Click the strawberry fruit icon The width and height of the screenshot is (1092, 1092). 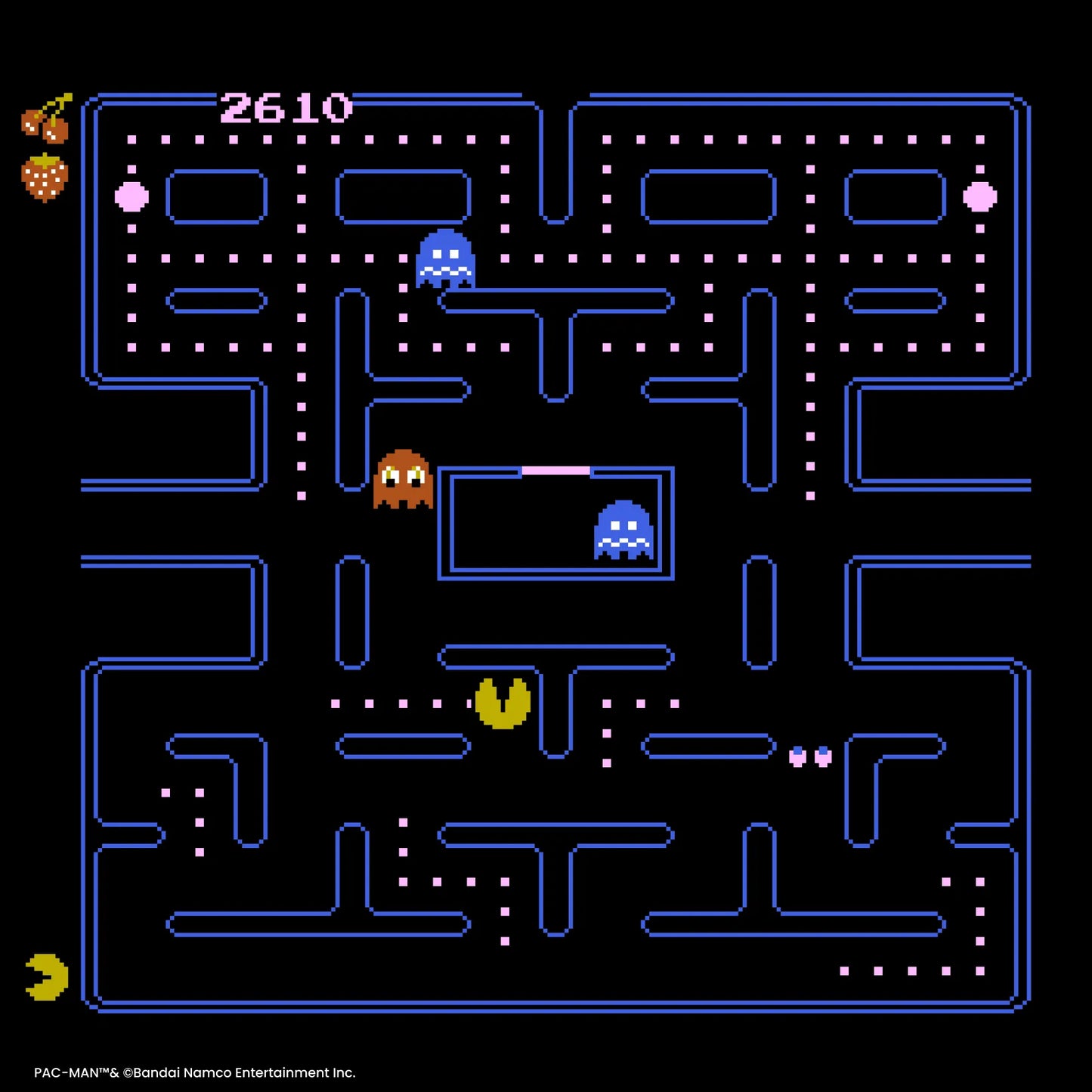[x=45, y=178]
